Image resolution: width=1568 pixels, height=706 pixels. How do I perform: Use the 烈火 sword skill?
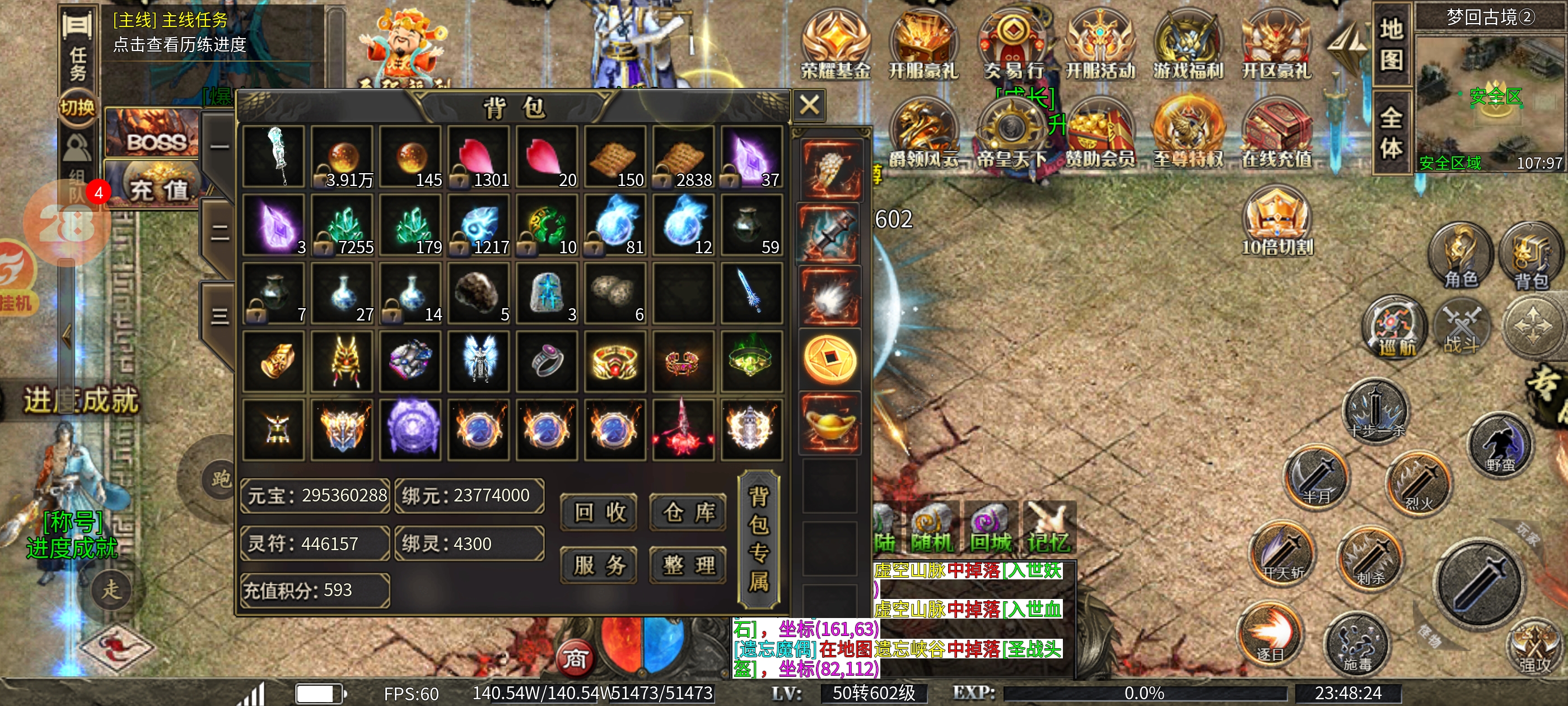click(1418, 482)
